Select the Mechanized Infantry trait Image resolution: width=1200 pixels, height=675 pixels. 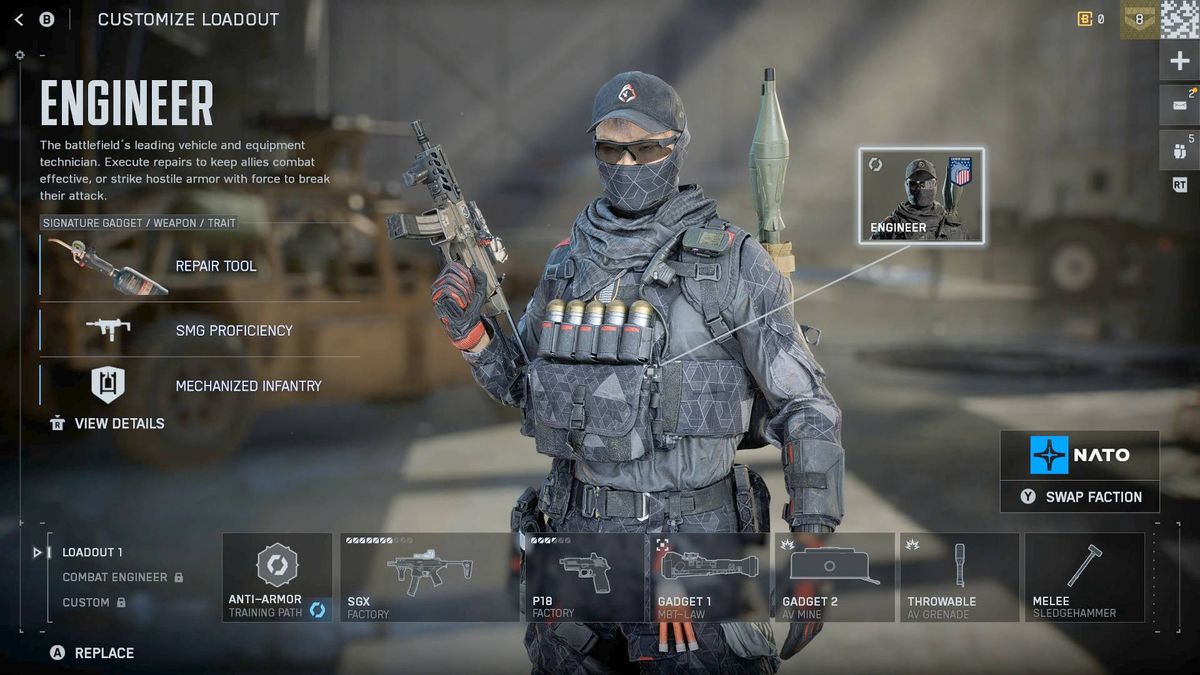[x=200, y=386]
